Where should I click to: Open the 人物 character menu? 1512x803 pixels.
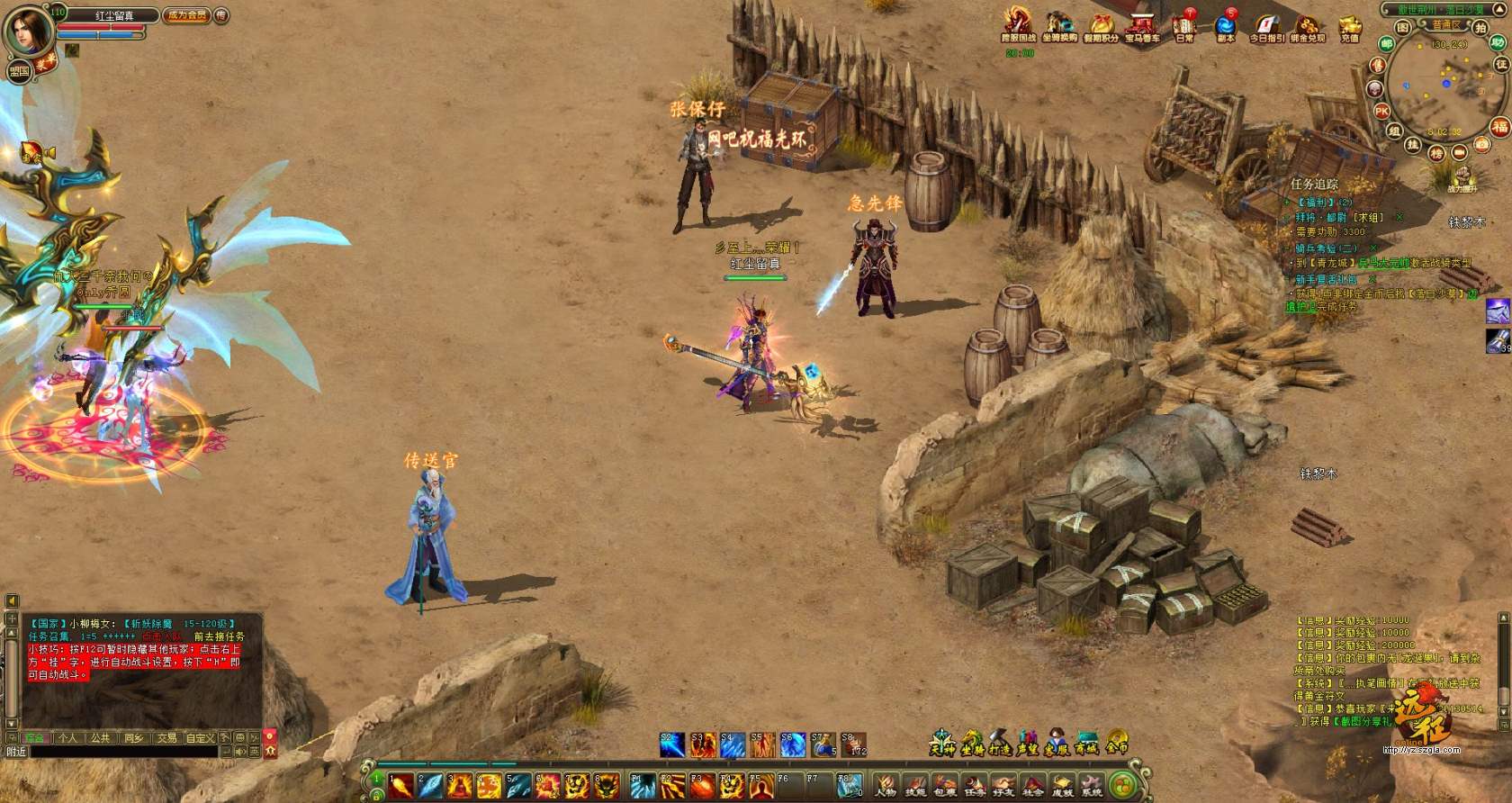tap(886, 786)
